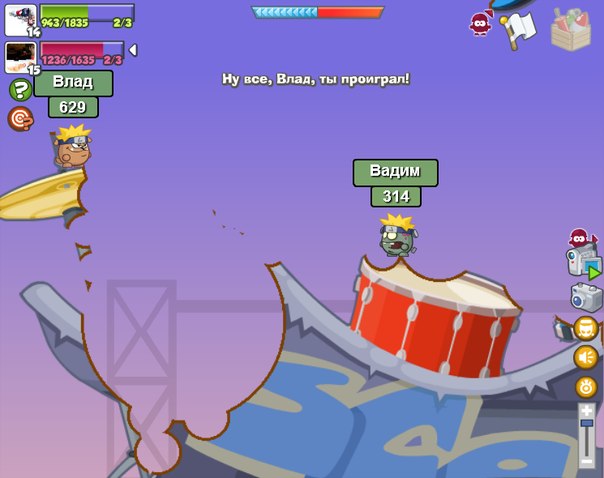Click the orange face icon button
The height and width of the screenshot is (478, 604).
586,328
